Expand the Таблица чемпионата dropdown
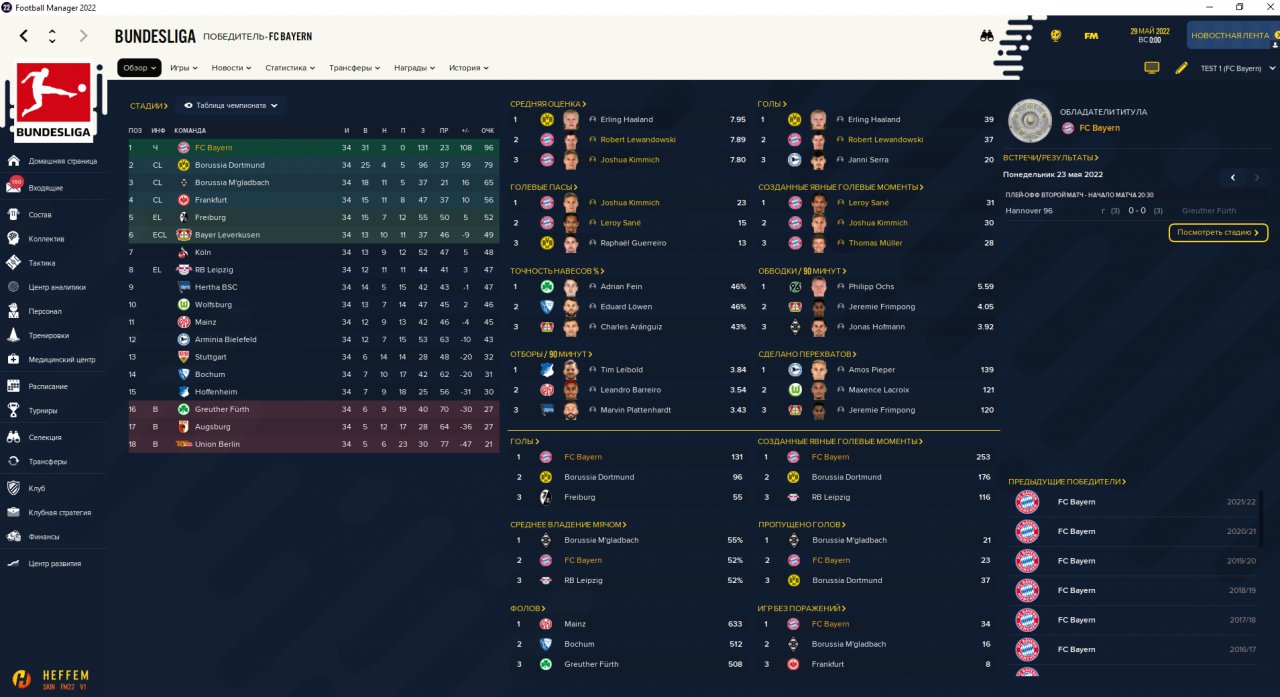The height and width of the screenshot is (697, 1280). click(x=231, y=105)
